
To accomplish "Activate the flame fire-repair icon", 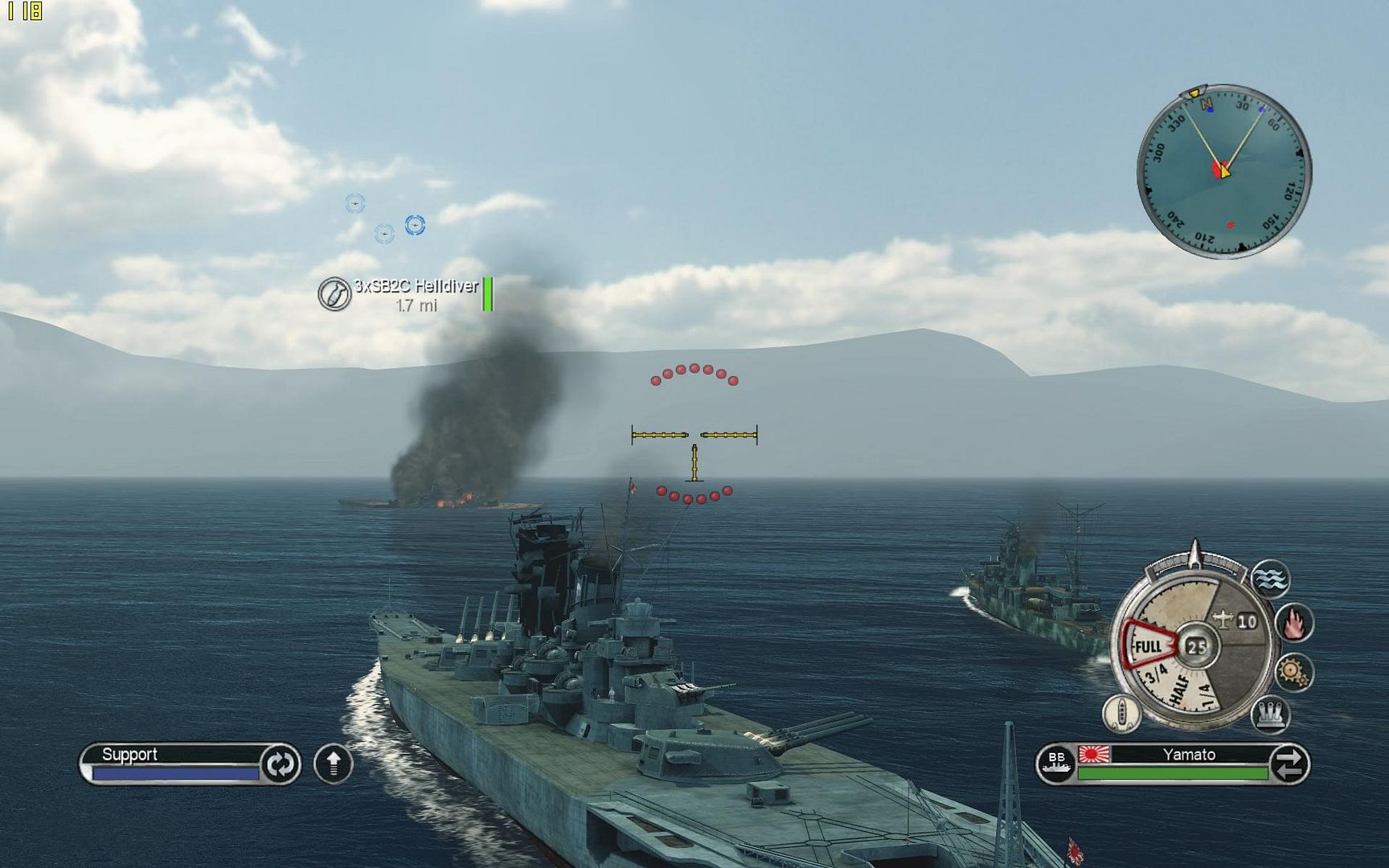I will coord(1294,623).
